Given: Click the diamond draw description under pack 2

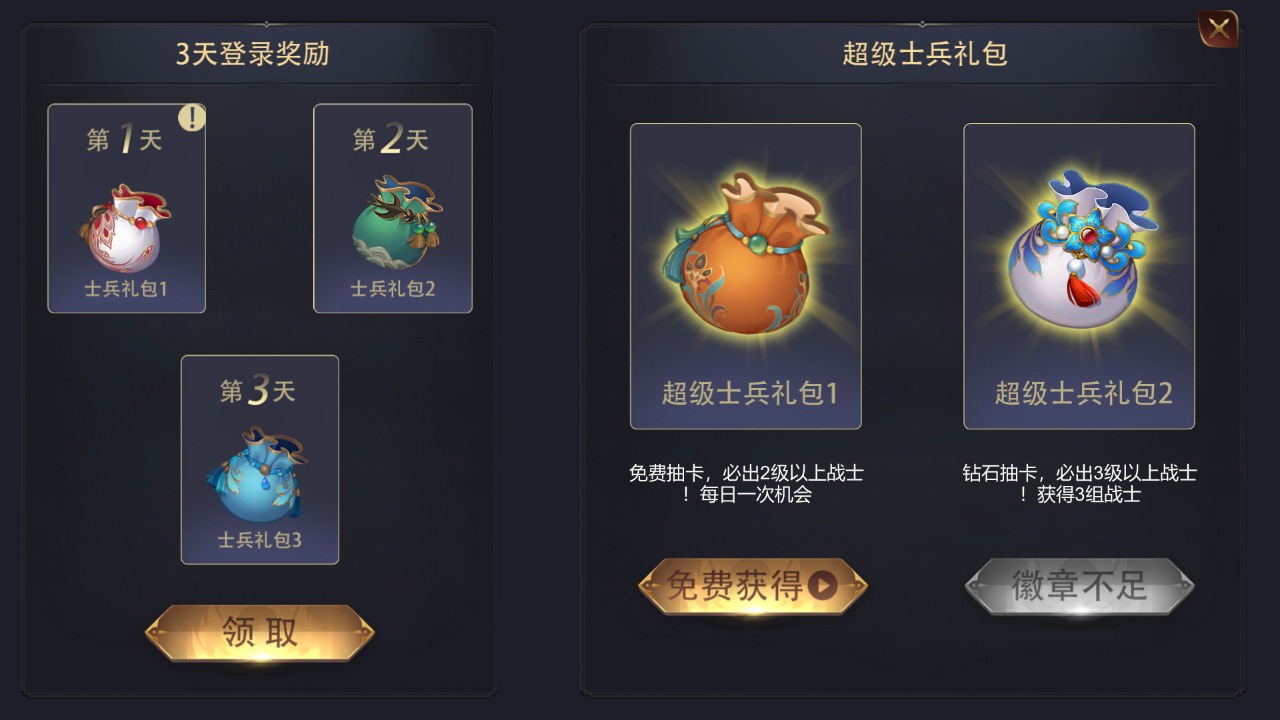Looking at the screenshot, I should pos(1082,484).
